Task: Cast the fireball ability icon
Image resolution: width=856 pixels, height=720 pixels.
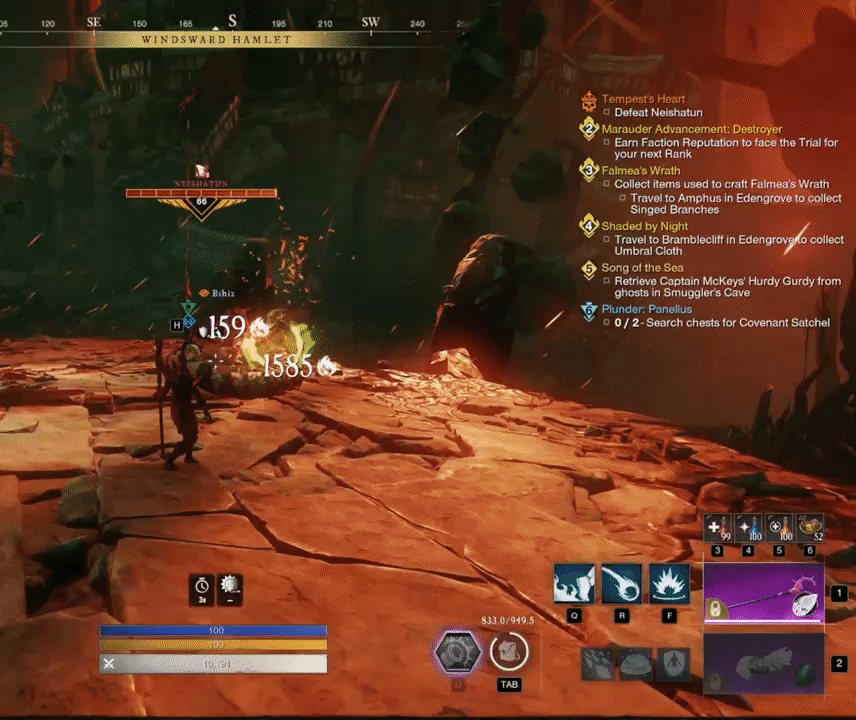Action: (622, 584)
